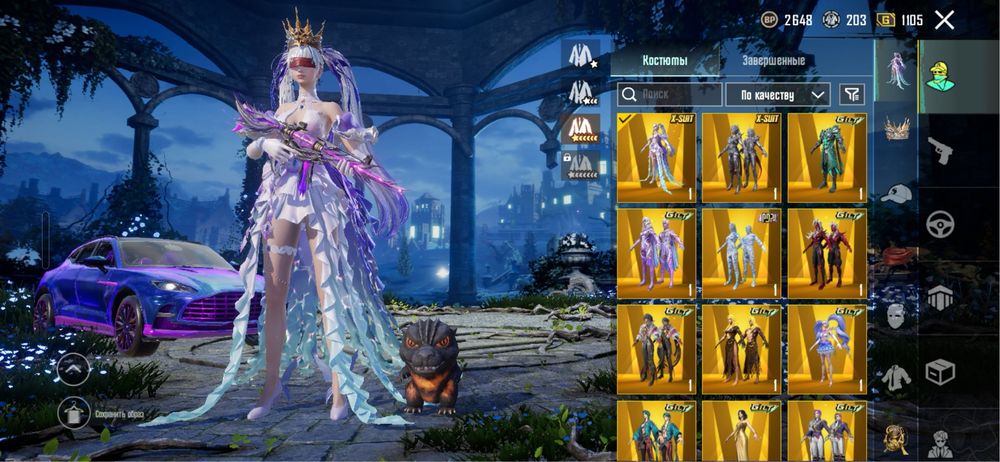1000x462 pixels.
Task: Select the one-star outfit preset
Action: coord(581,55)
